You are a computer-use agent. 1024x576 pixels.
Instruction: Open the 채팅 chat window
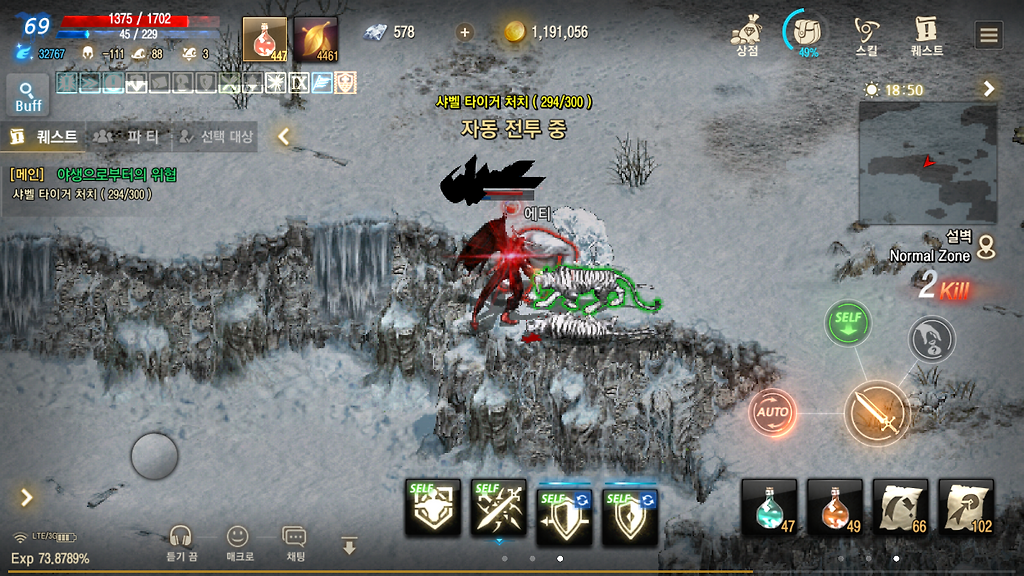[295, 543]
